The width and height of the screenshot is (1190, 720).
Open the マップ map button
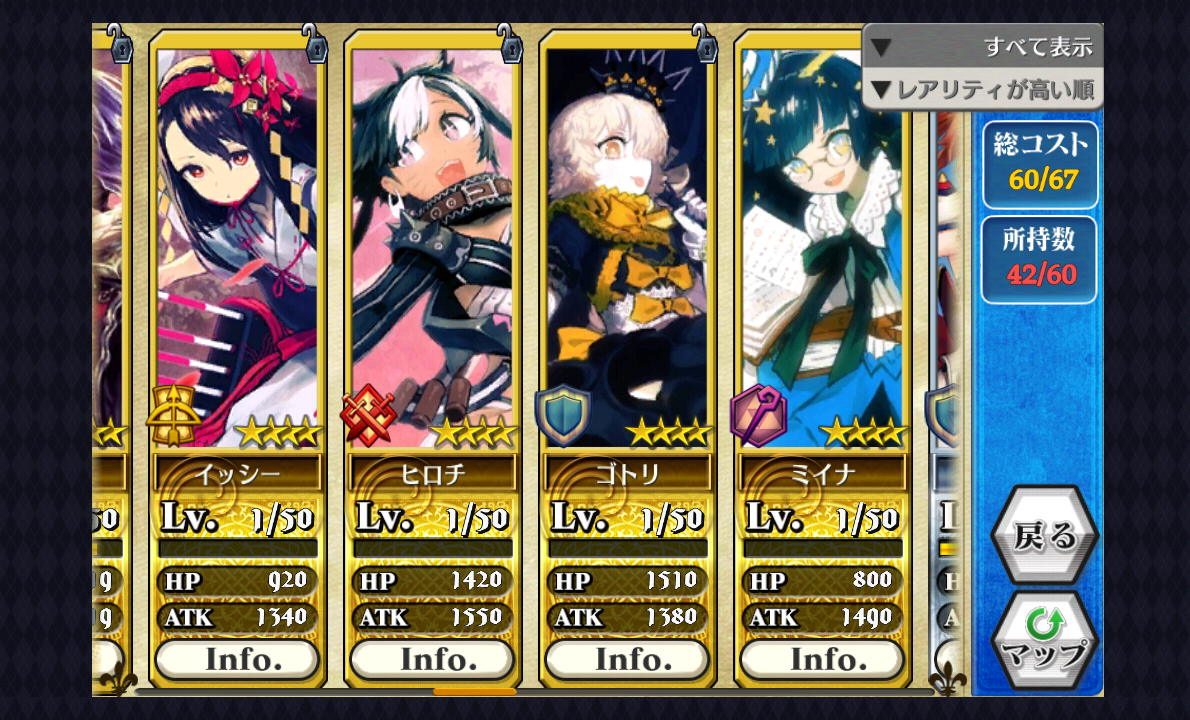point(1044,640)
